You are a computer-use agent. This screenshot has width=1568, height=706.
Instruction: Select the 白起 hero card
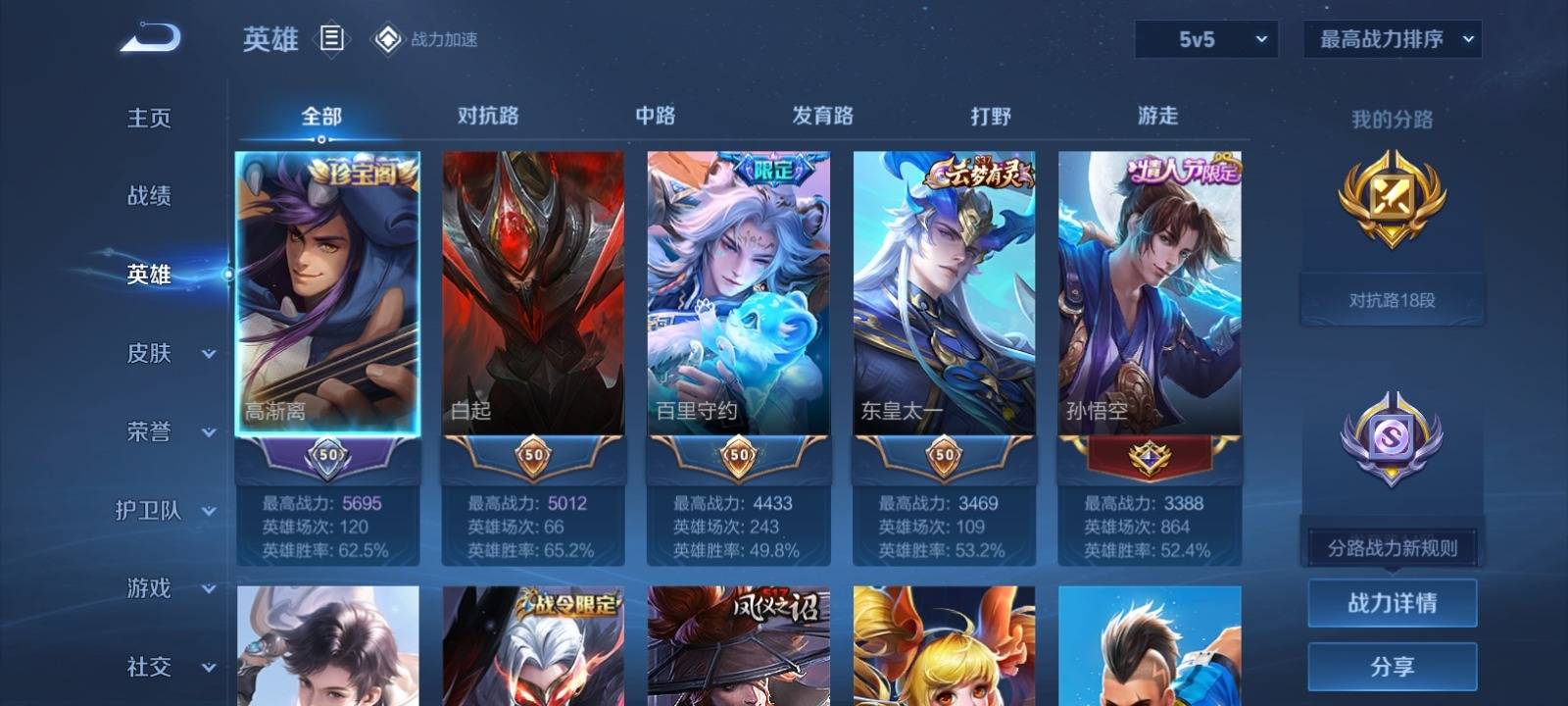[533, 293]
